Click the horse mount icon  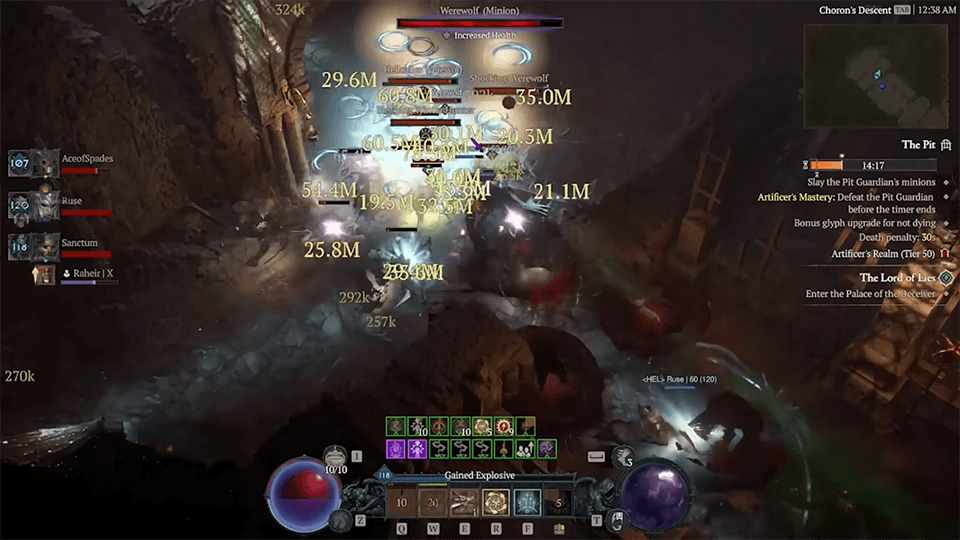pyautogui.click(x=341, y=520)
